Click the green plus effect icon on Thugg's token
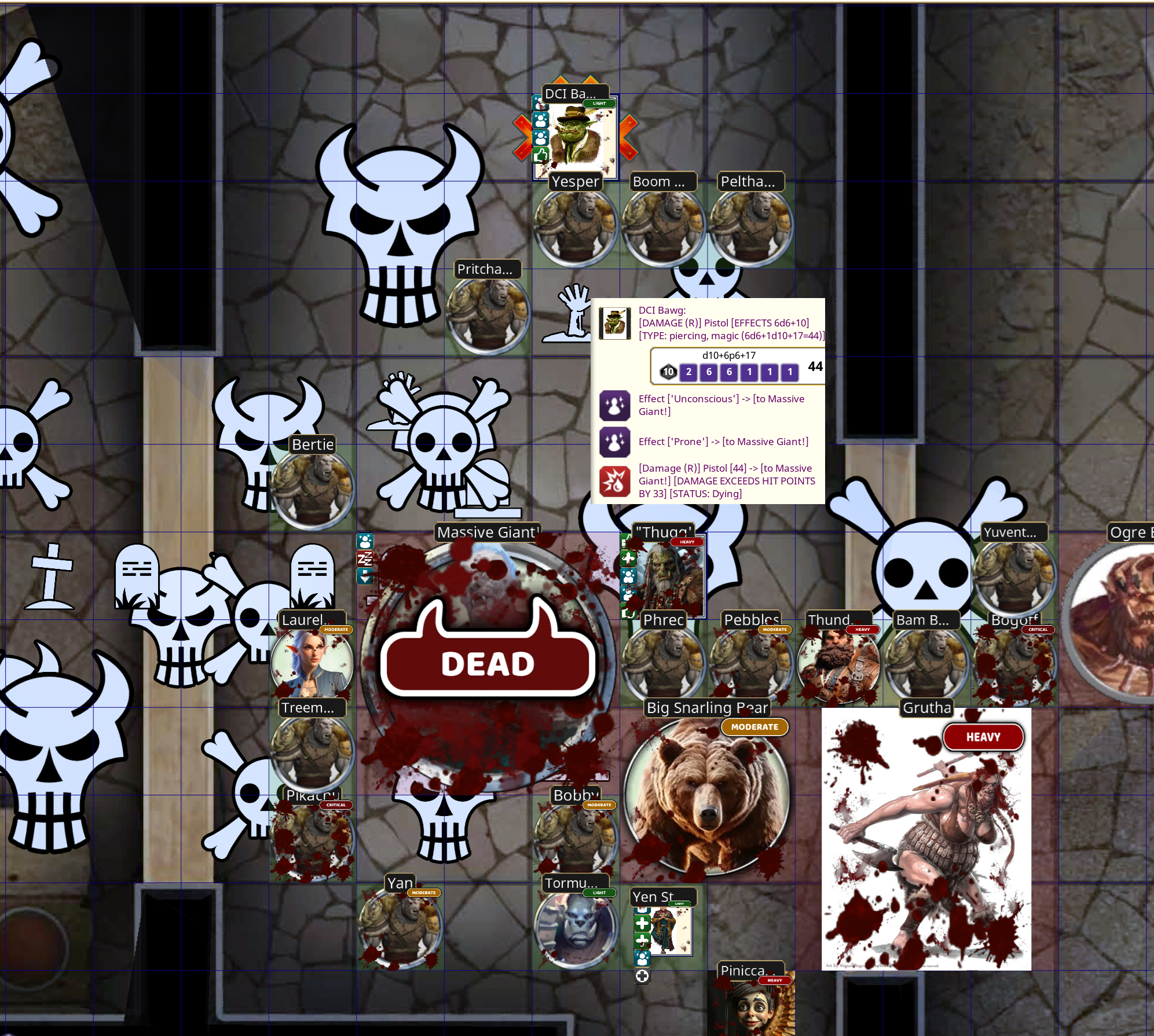 tap(628, 559)
